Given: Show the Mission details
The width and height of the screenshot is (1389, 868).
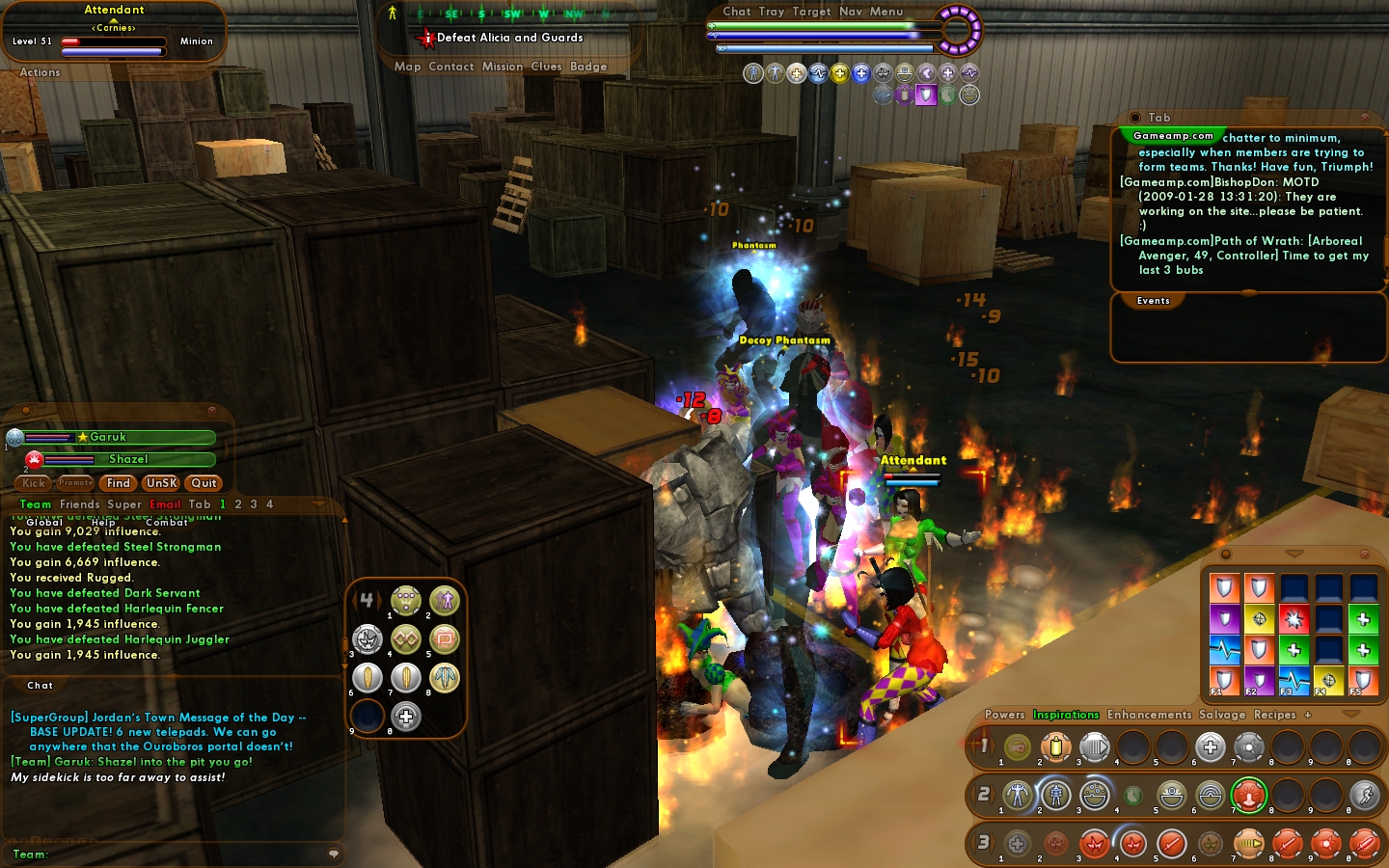Looking at the screenshot, I should (x=503, y=67).
